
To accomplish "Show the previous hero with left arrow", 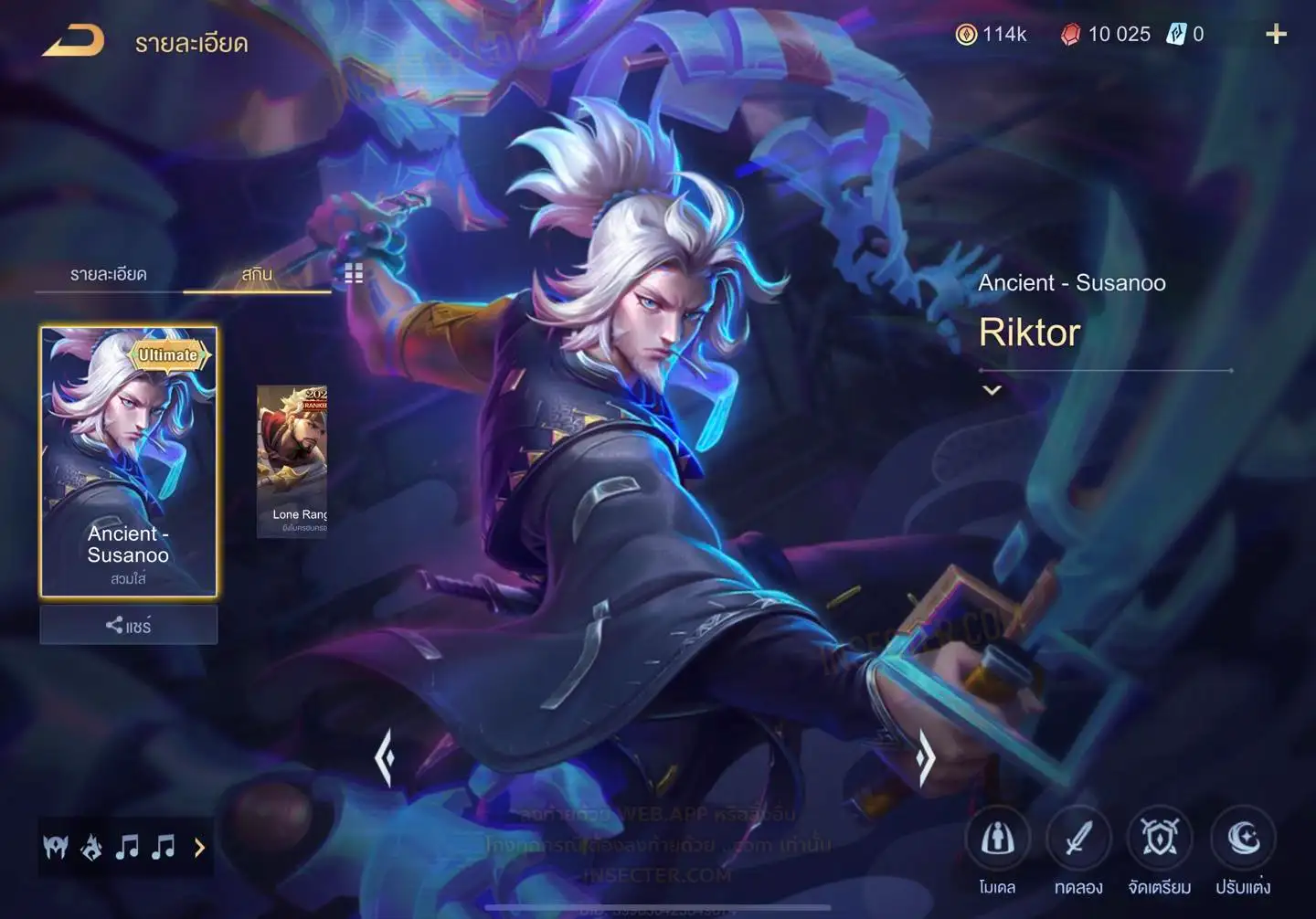I will pyautogui.click(x=385, y=756).
